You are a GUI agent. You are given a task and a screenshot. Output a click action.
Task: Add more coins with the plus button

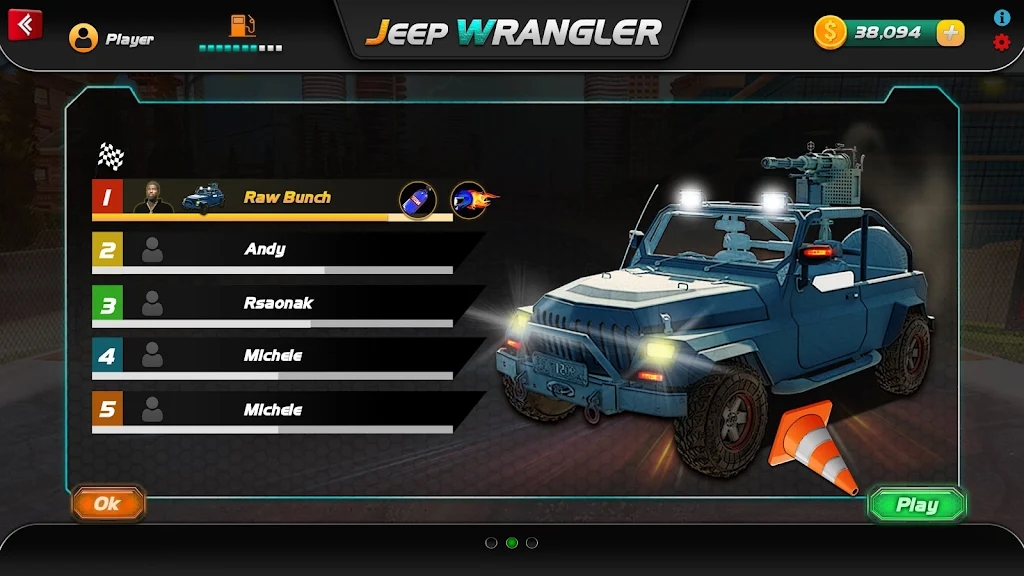950,33
